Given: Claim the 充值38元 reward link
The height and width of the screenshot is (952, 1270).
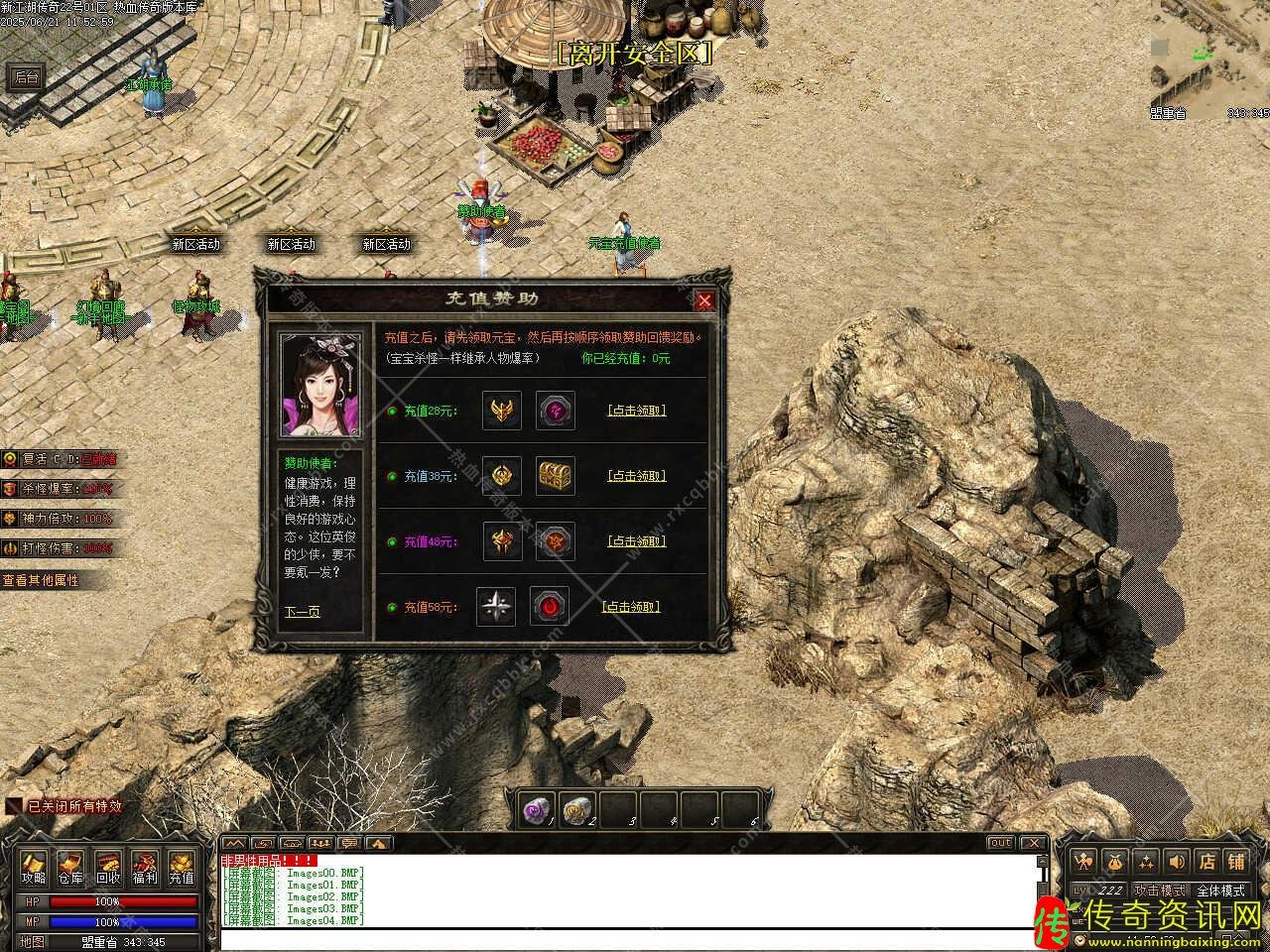Looking at the screenshot, I should point(636,476).
